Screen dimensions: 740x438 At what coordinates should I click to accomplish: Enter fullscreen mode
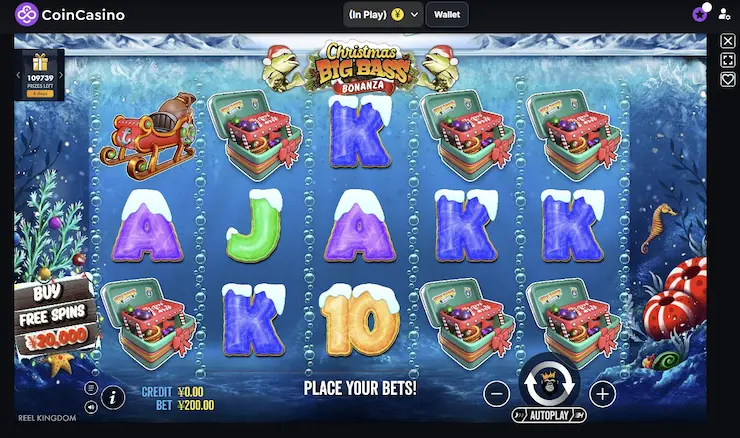(x=728, y=60)
